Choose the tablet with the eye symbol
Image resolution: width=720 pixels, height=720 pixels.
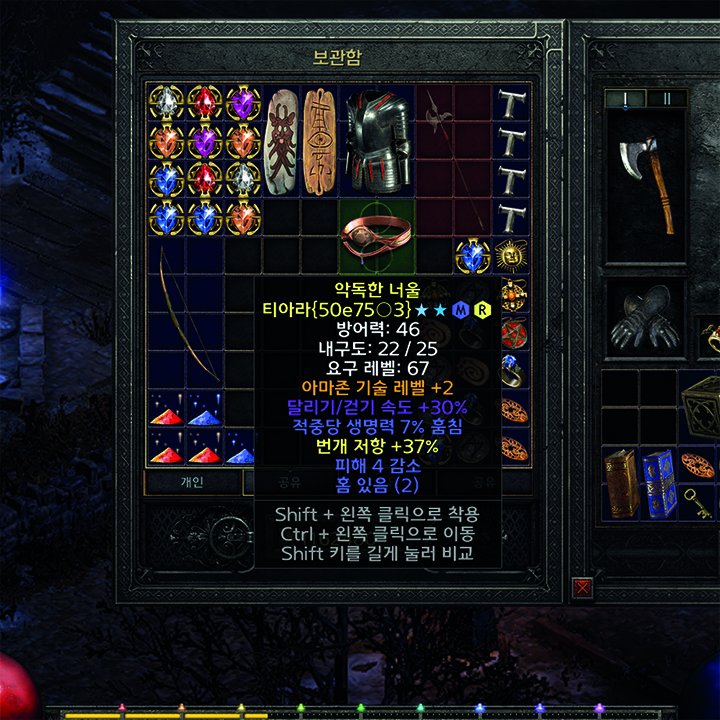pyautogui.click(x=319, y=140)
